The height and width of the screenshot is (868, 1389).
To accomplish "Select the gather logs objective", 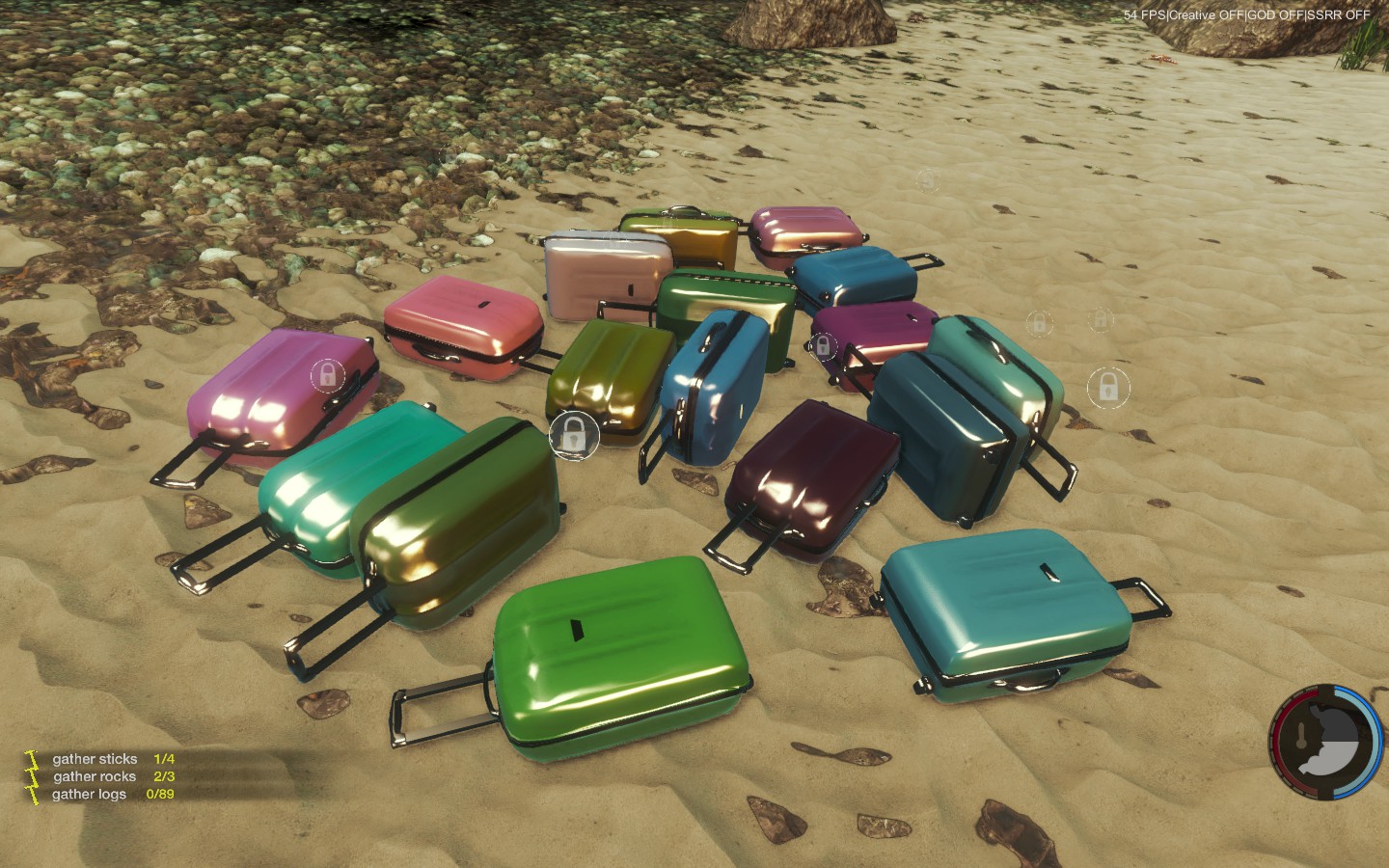I will tap(89, 794).
